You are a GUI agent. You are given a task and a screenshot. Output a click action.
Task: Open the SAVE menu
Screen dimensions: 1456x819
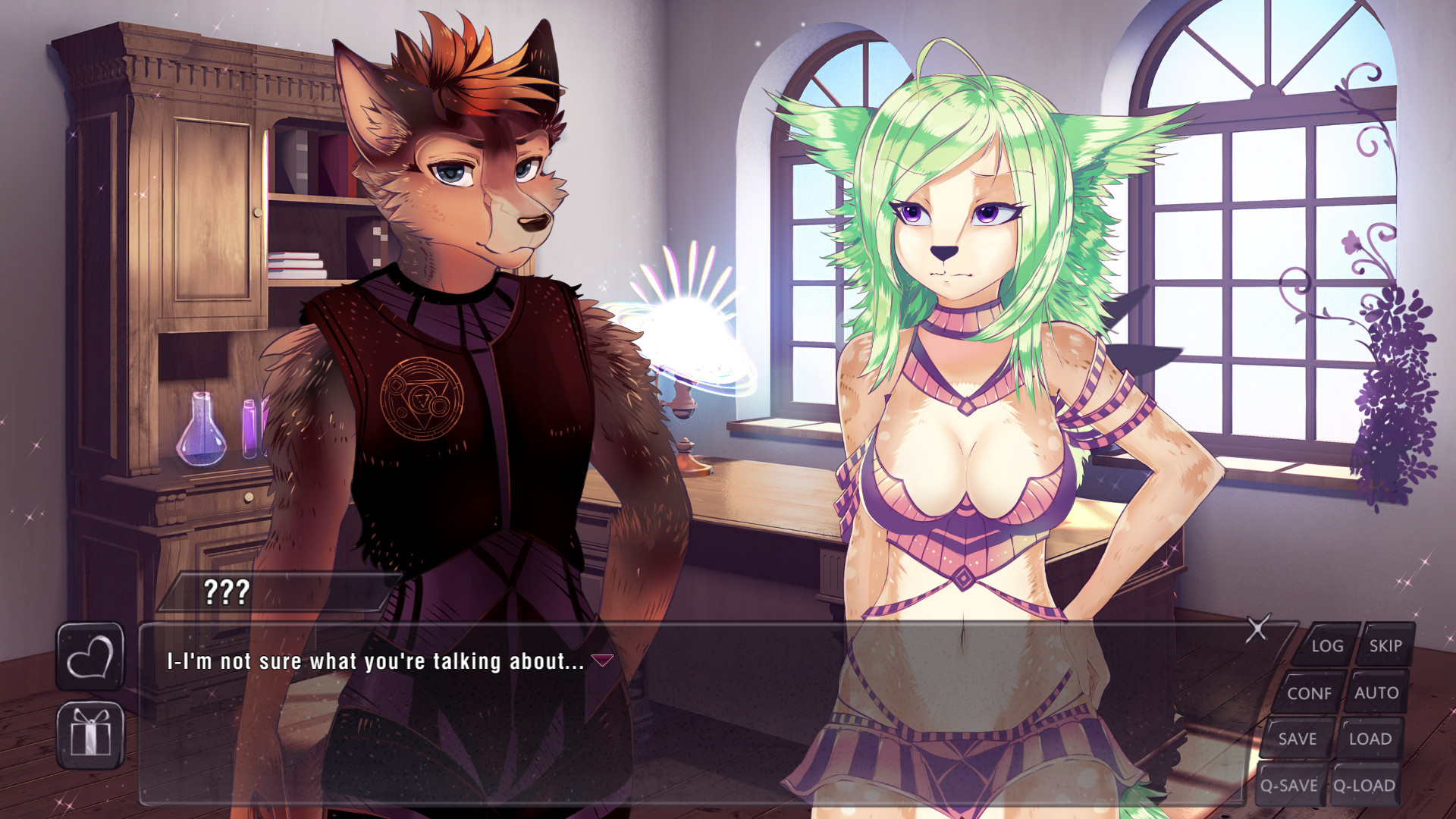click(1298, 739)
